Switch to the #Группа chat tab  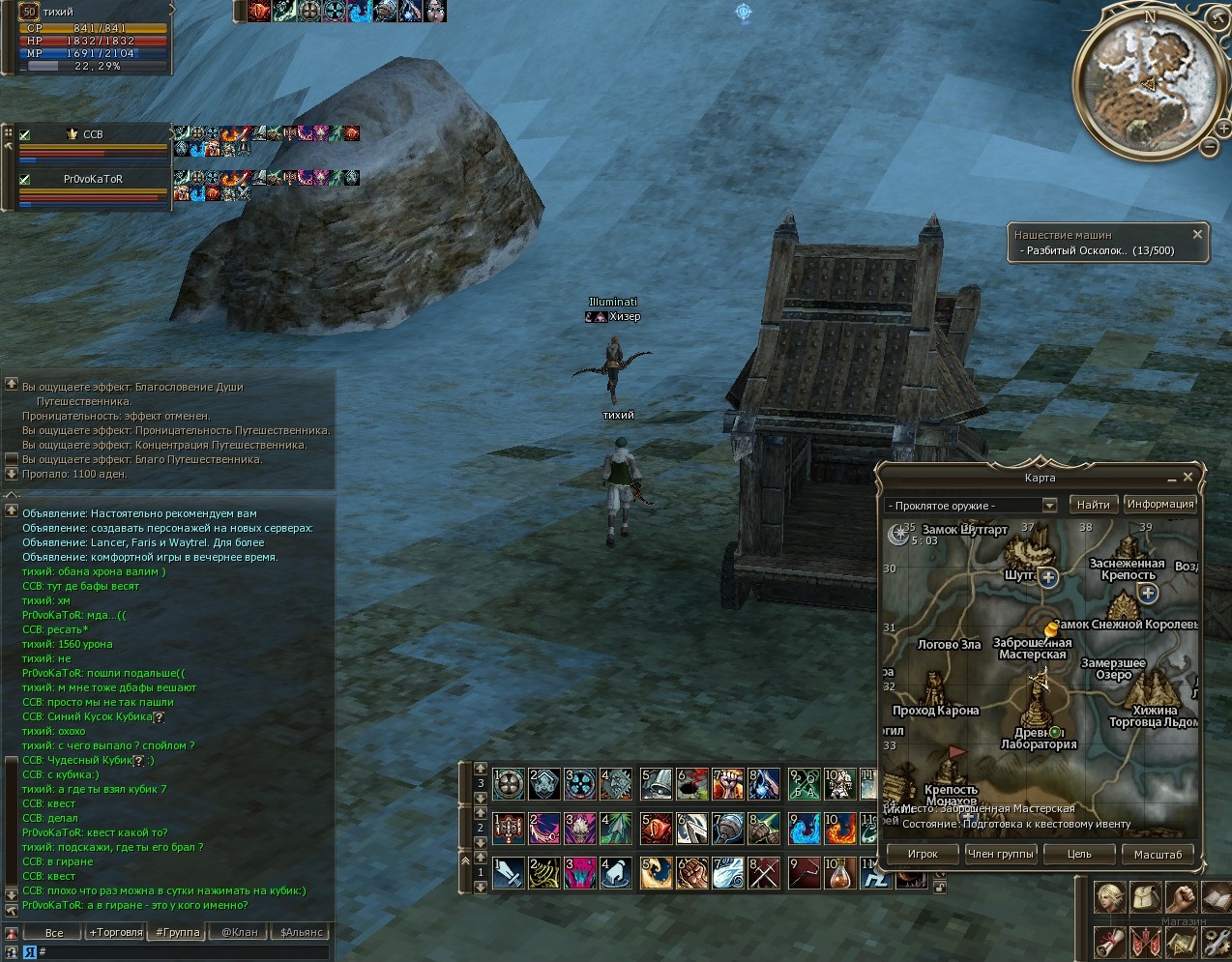click(x=178, y=933)
